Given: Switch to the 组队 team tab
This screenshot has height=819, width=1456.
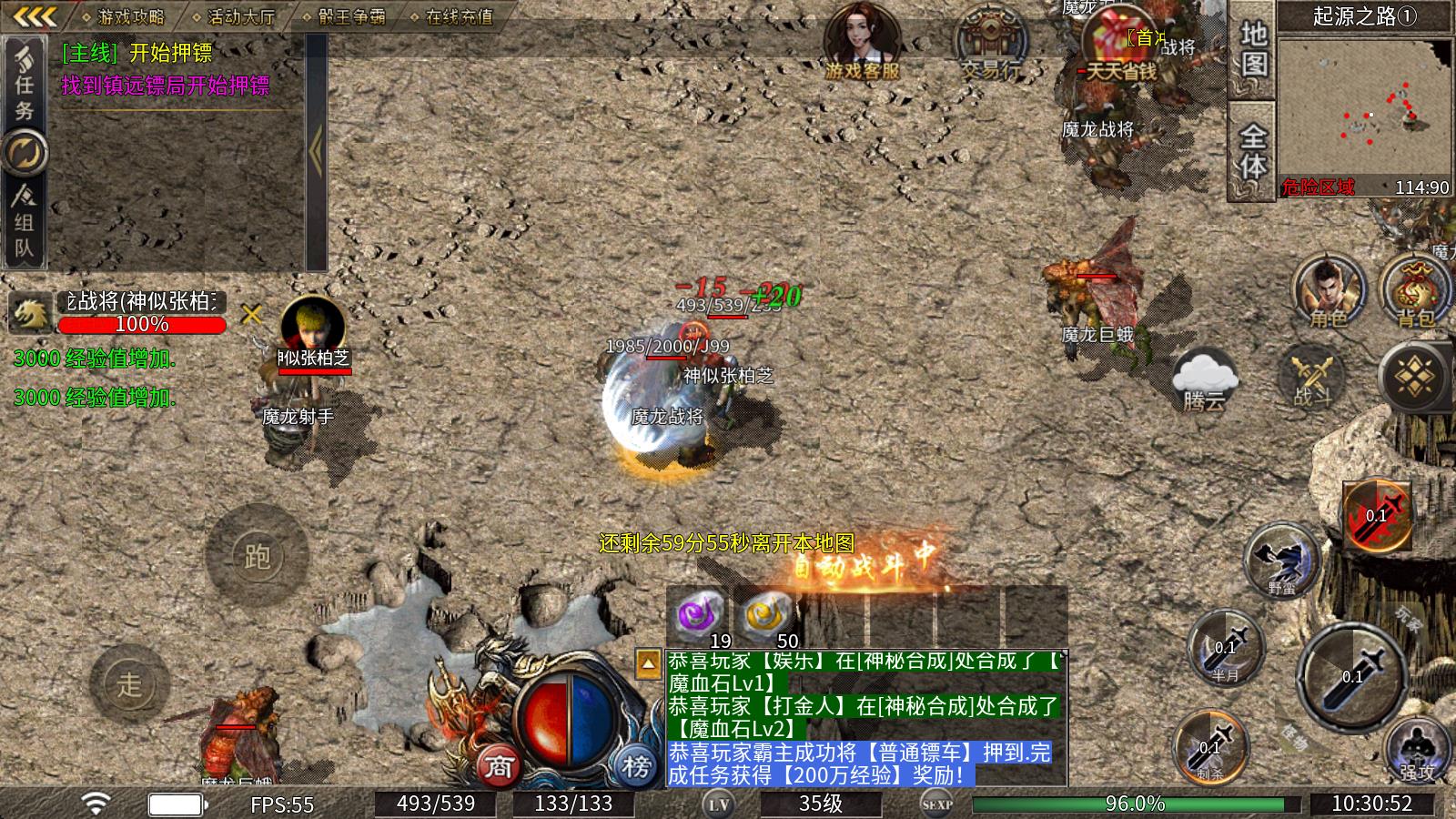Looking at the screenshot, I should click(x=25, y=223).
